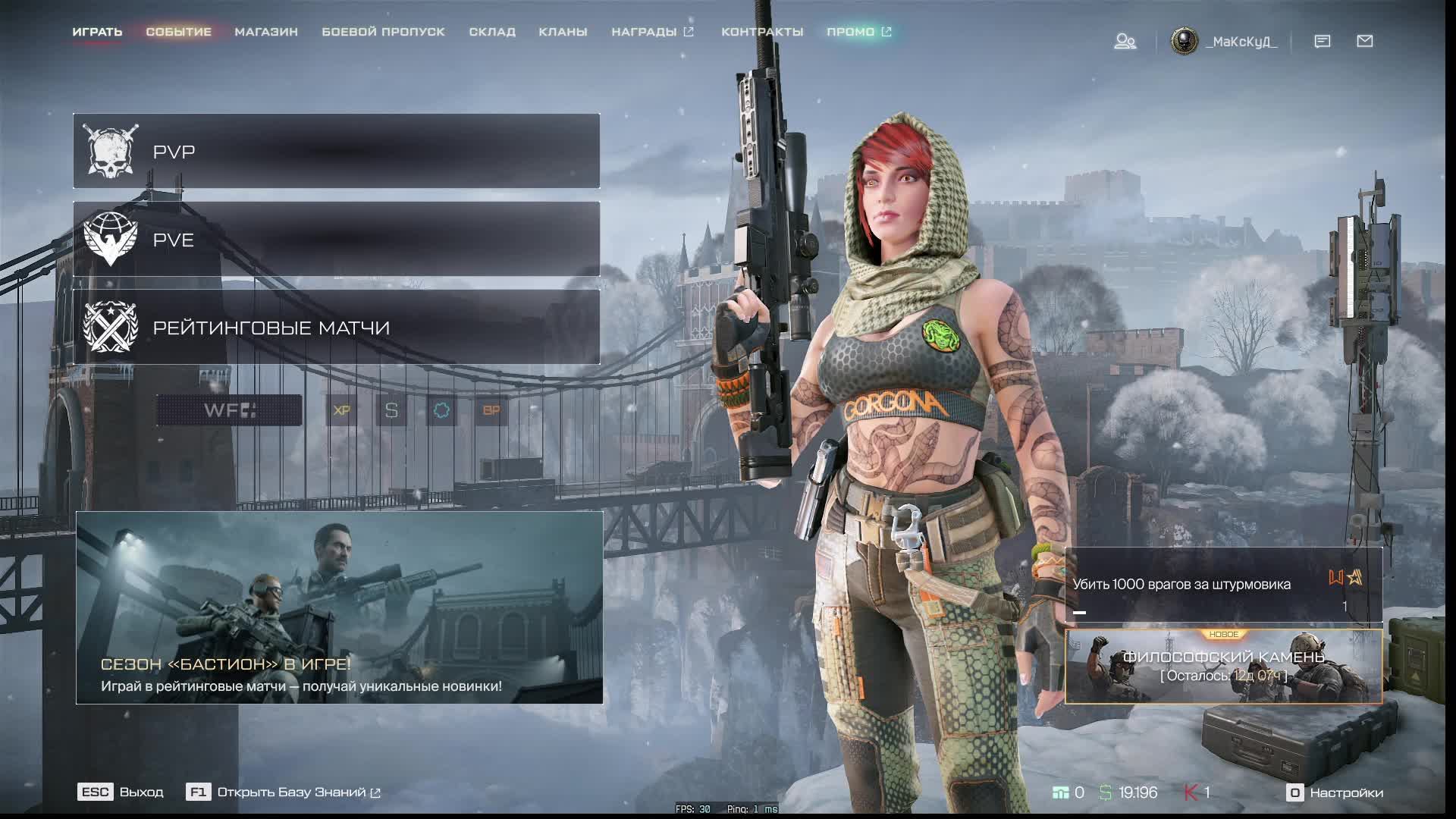Open the Сезон «Бастион» news banner

pos(339,607)
